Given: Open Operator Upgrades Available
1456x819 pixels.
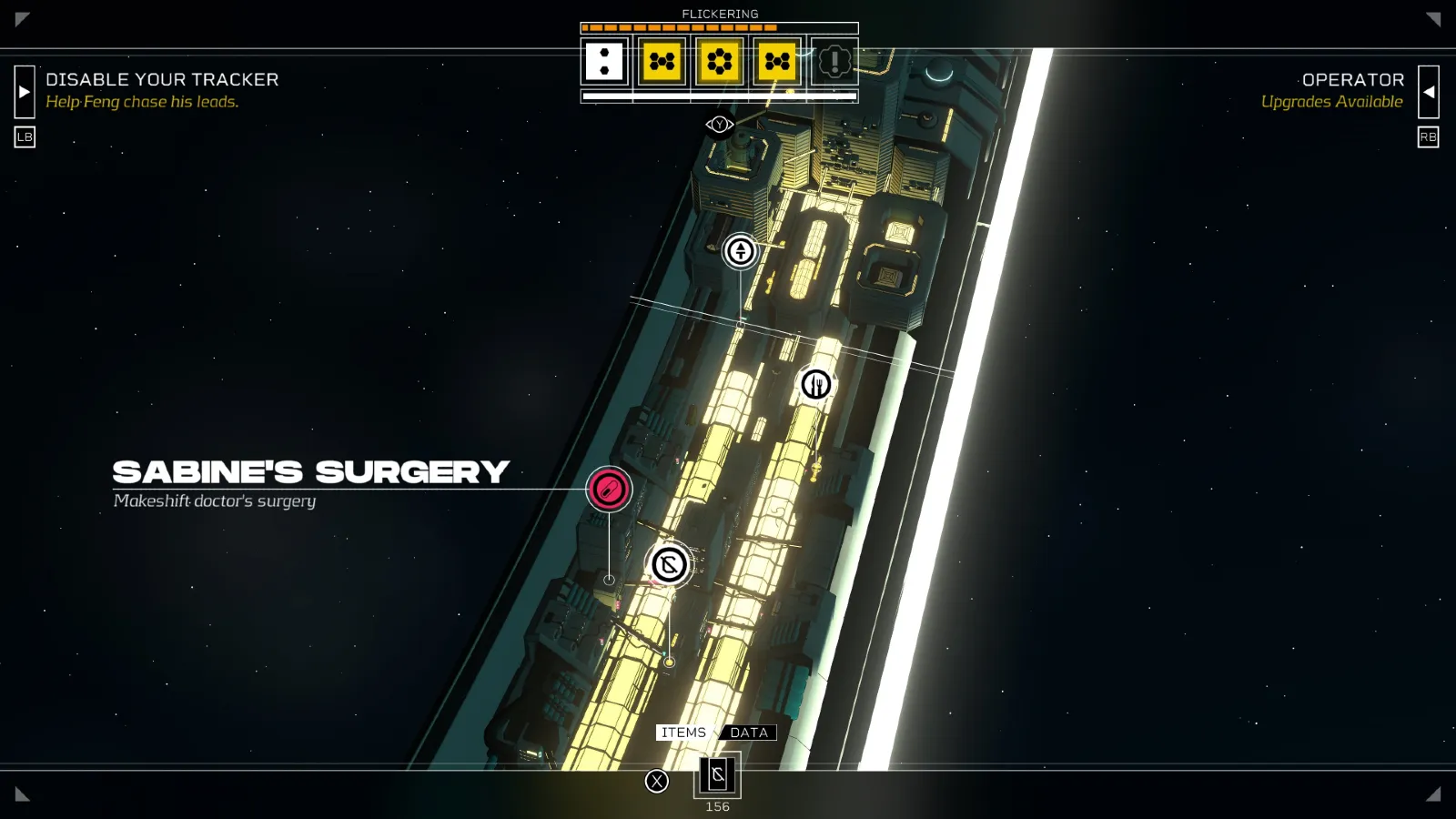Looking at the screenshot, I should pyautogui.click(x=1332, y=90).
